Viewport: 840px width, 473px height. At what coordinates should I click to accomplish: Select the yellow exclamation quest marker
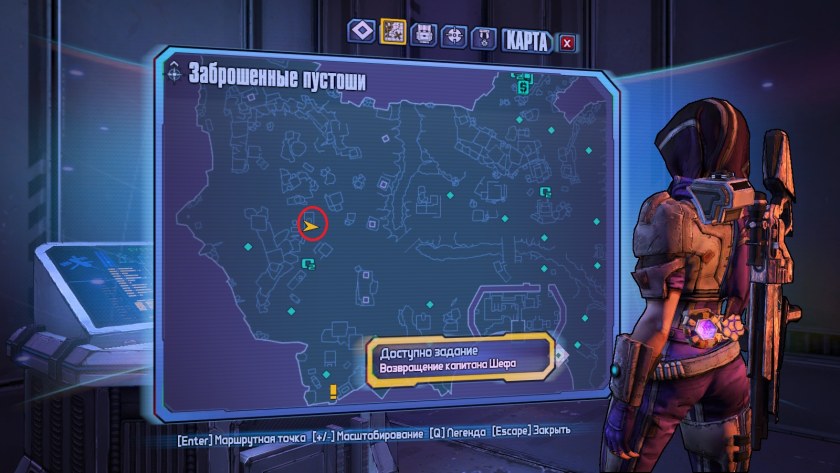[x=333, y=391]
